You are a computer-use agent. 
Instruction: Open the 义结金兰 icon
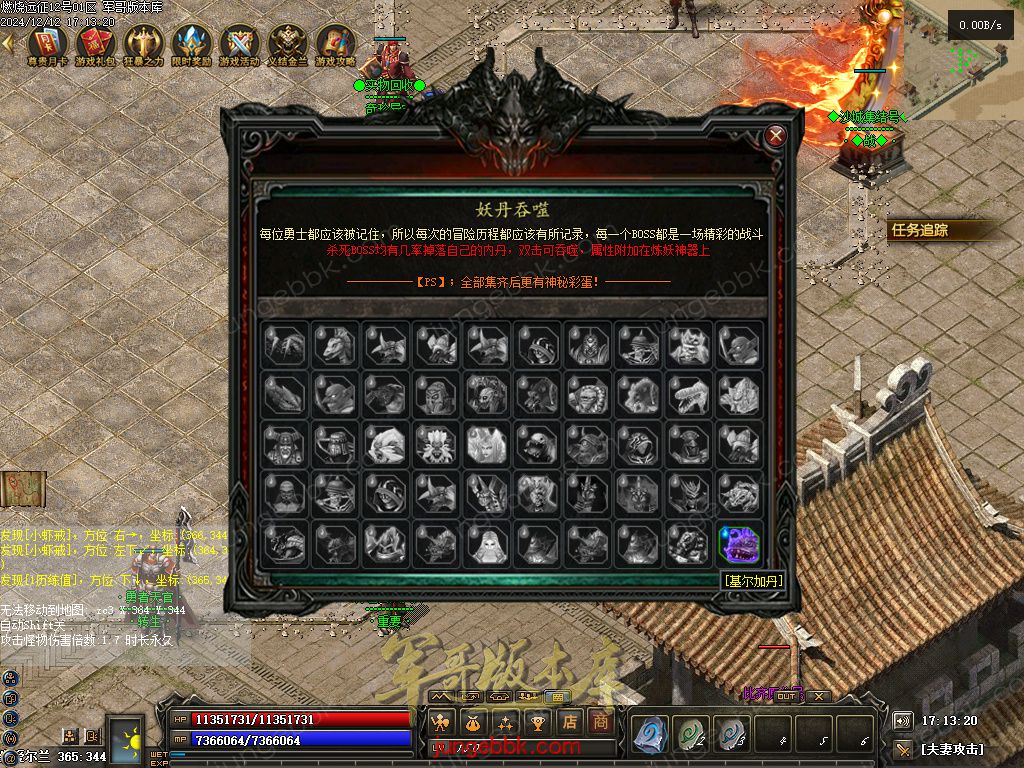click(x=287, y=43)
